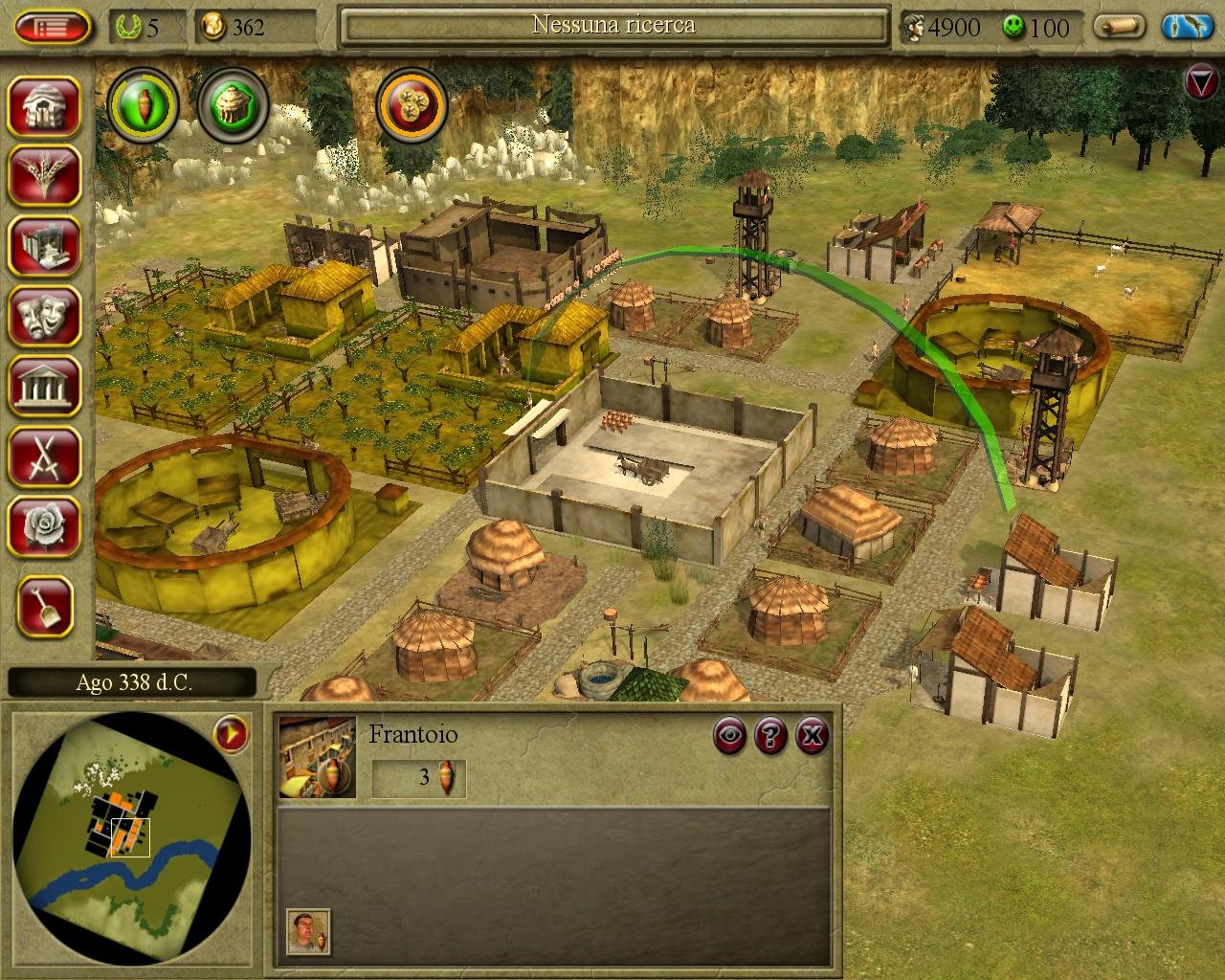Open the main menu button

(x=53, y=26)
